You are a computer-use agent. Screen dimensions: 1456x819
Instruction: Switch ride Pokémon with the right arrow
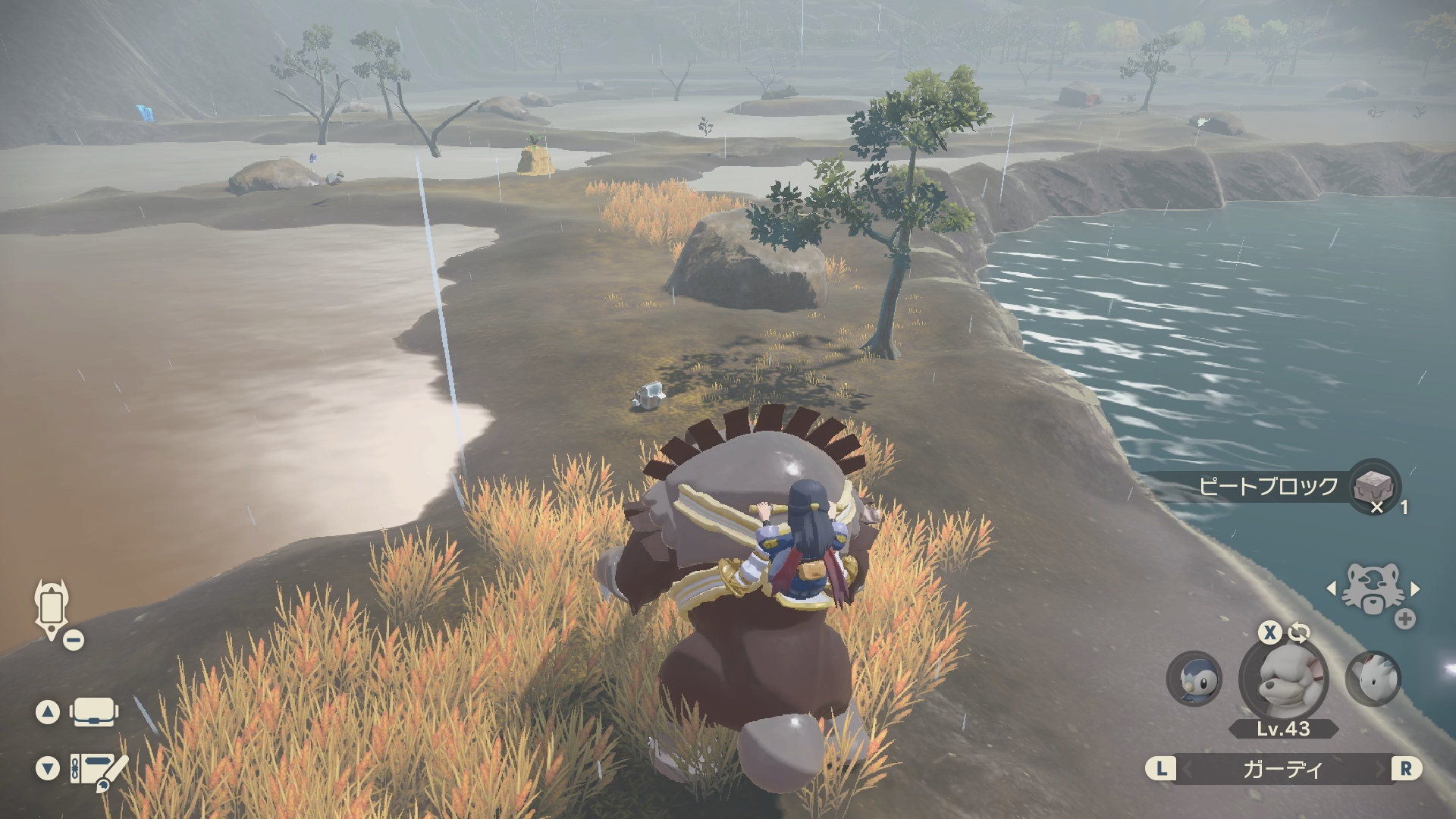[x=1415, y=588]
